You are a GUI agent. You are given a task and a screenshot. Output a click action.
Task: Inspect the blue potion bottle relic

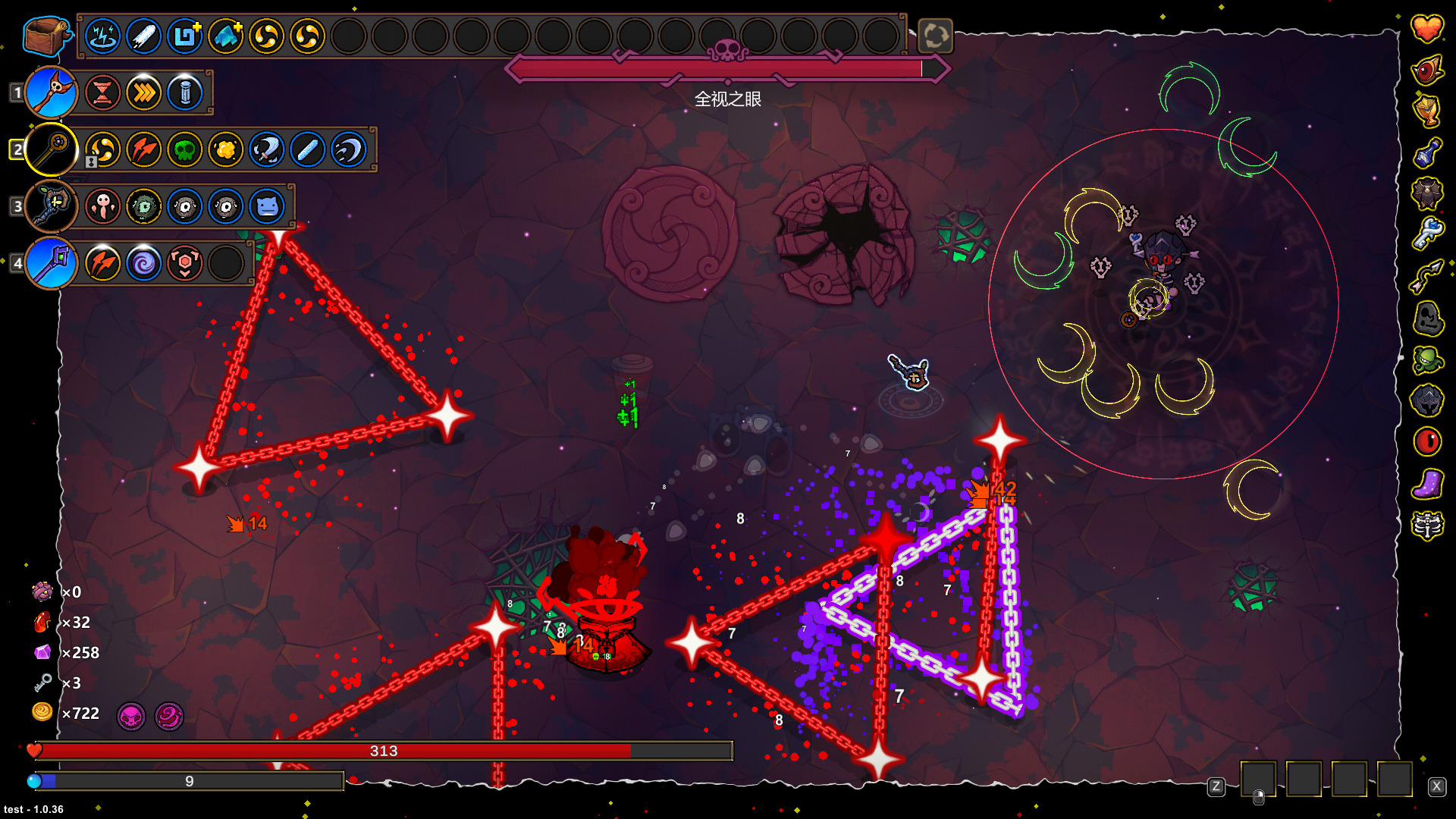click(1426, 152)
